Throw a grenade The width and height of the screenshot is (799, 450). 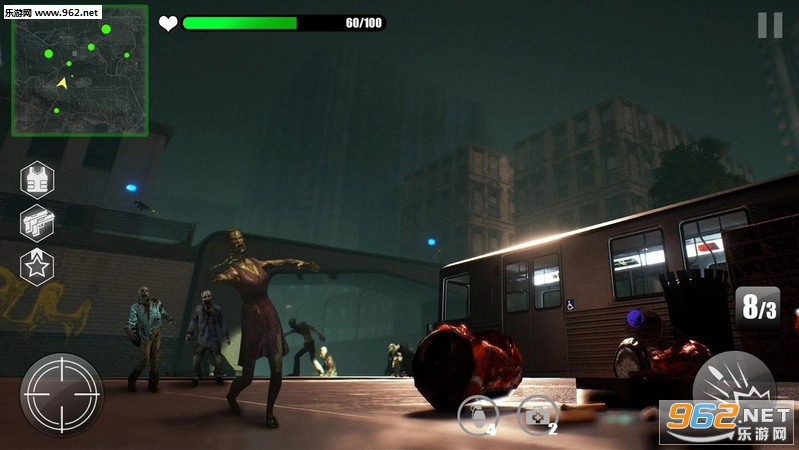click(x=477, y=414)
